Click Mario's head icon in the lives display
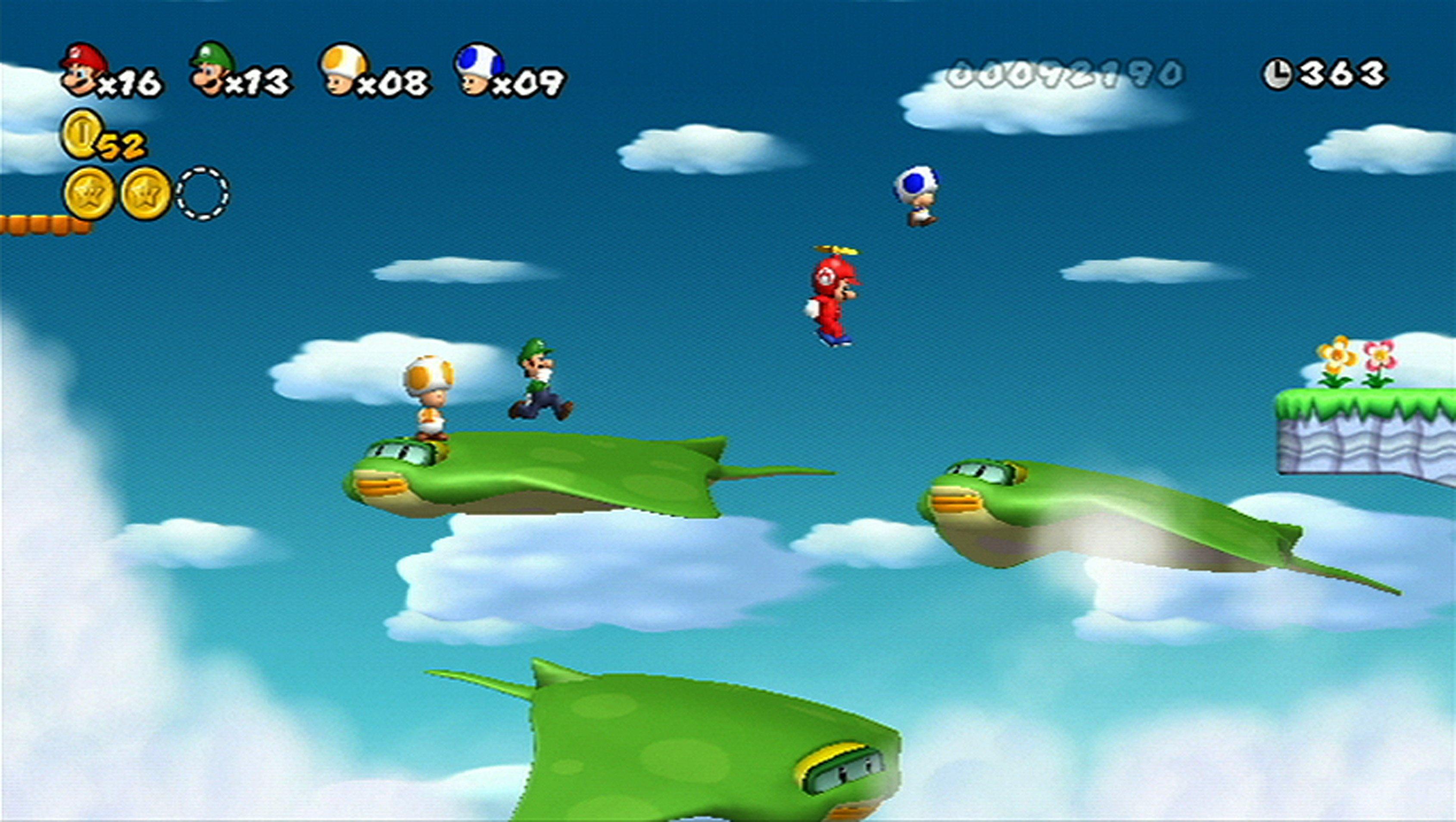 point(84,69)
